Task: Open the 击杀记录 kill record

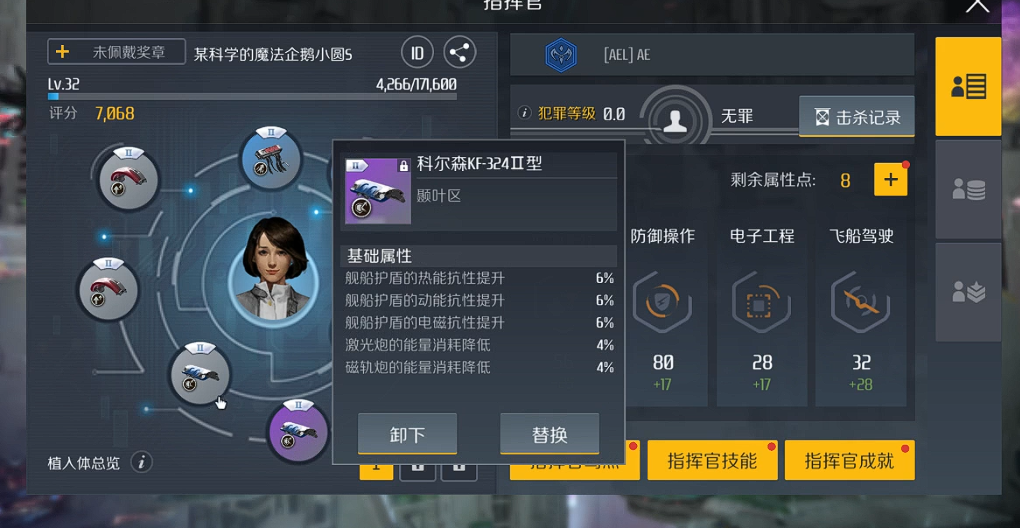Action: (x=857, y=117)
